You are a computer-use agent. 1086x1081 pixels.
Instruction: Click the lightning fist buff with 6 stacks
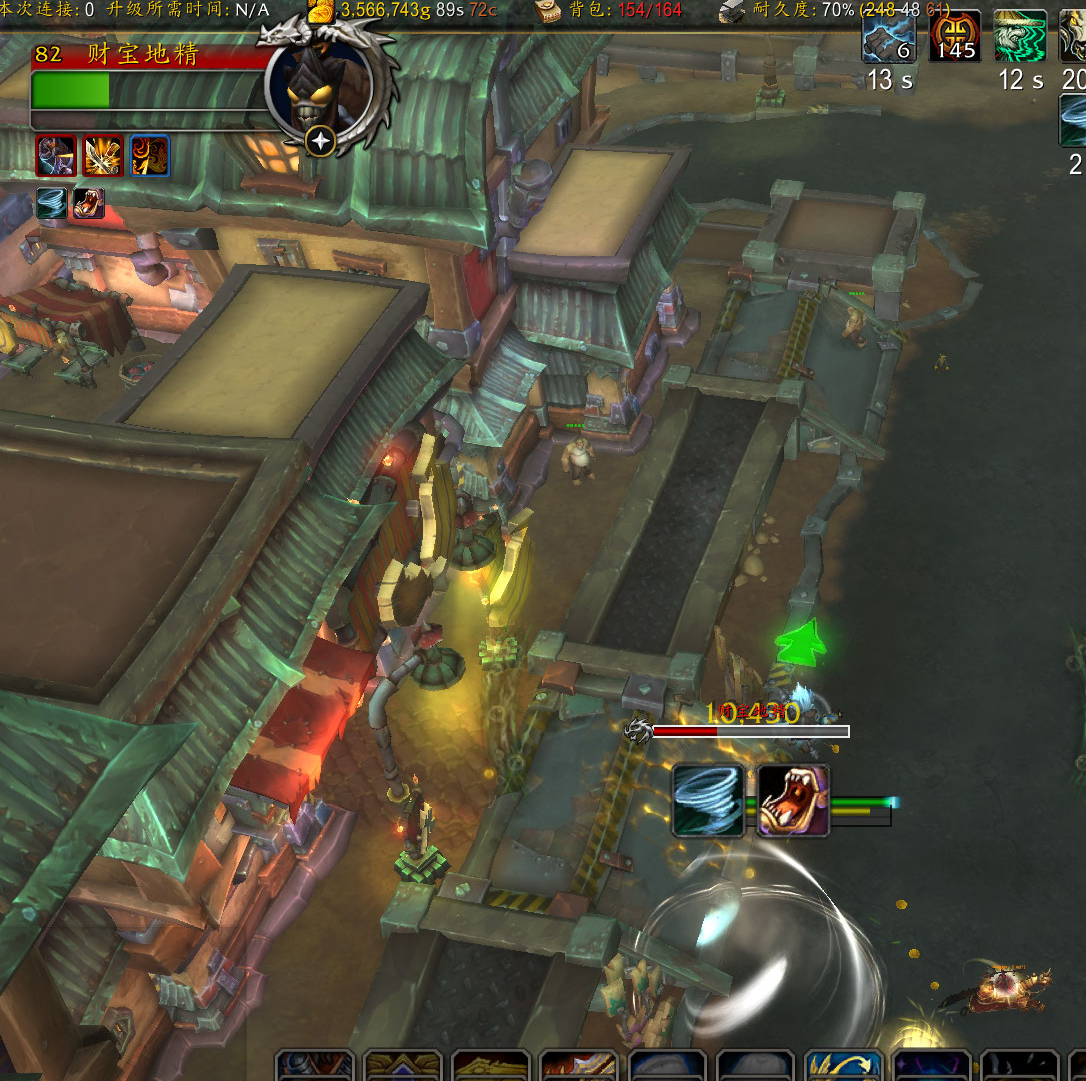click(888, 37)
